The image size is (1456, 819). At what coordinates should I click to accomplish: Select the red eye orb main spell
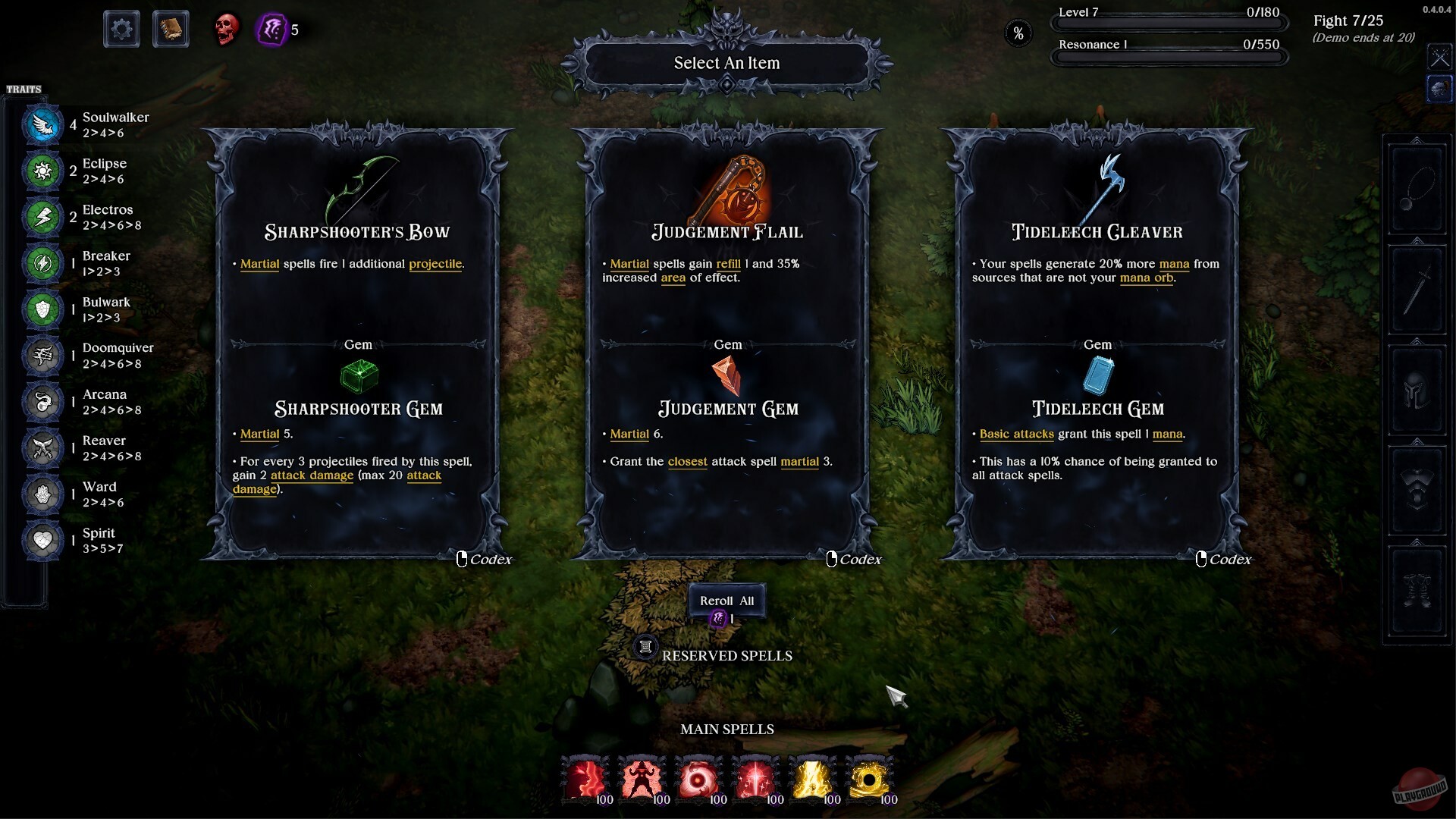click(x=698, y=780)
